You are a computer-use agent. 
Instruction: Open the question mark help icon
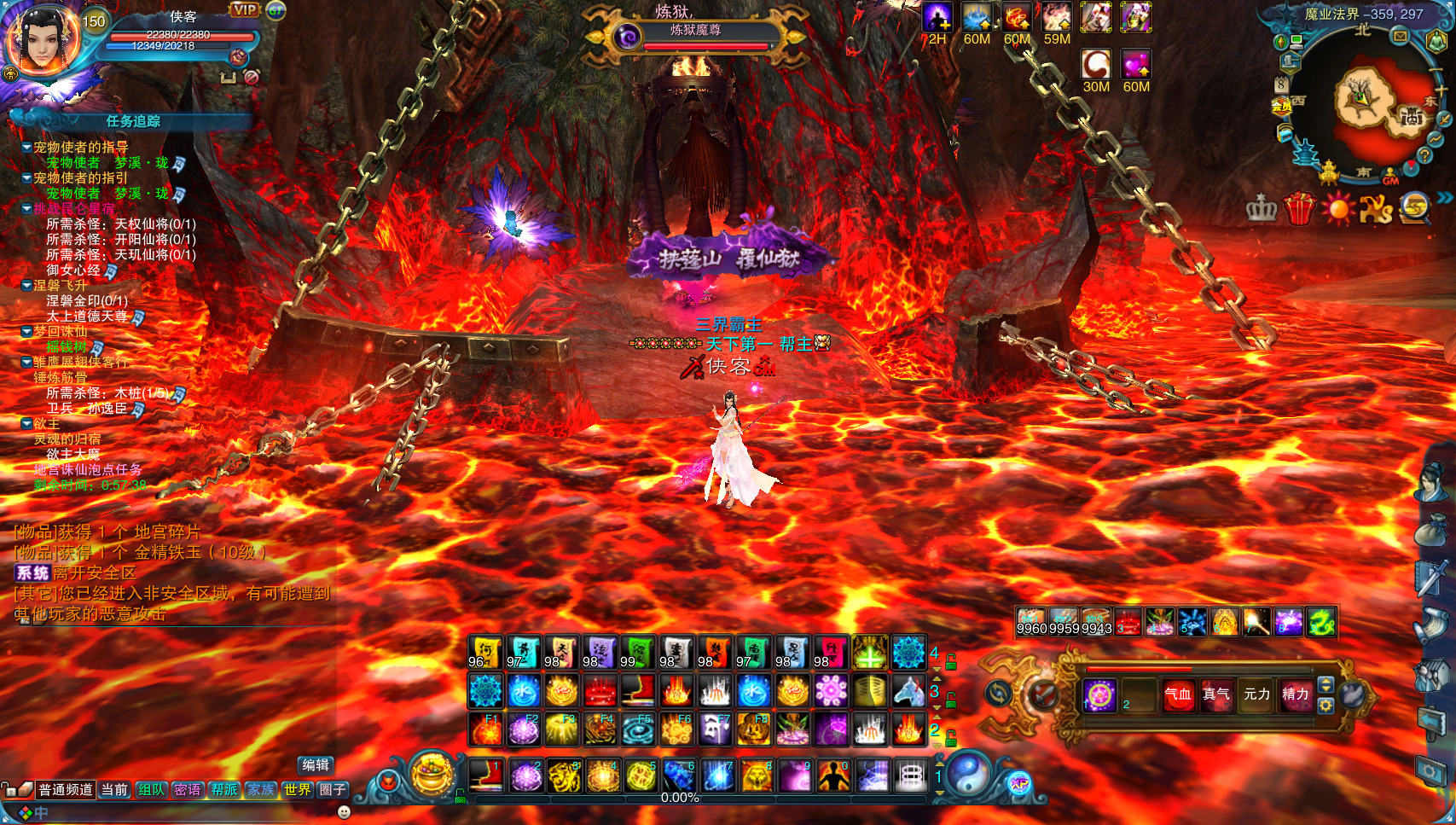(1424, 156)
